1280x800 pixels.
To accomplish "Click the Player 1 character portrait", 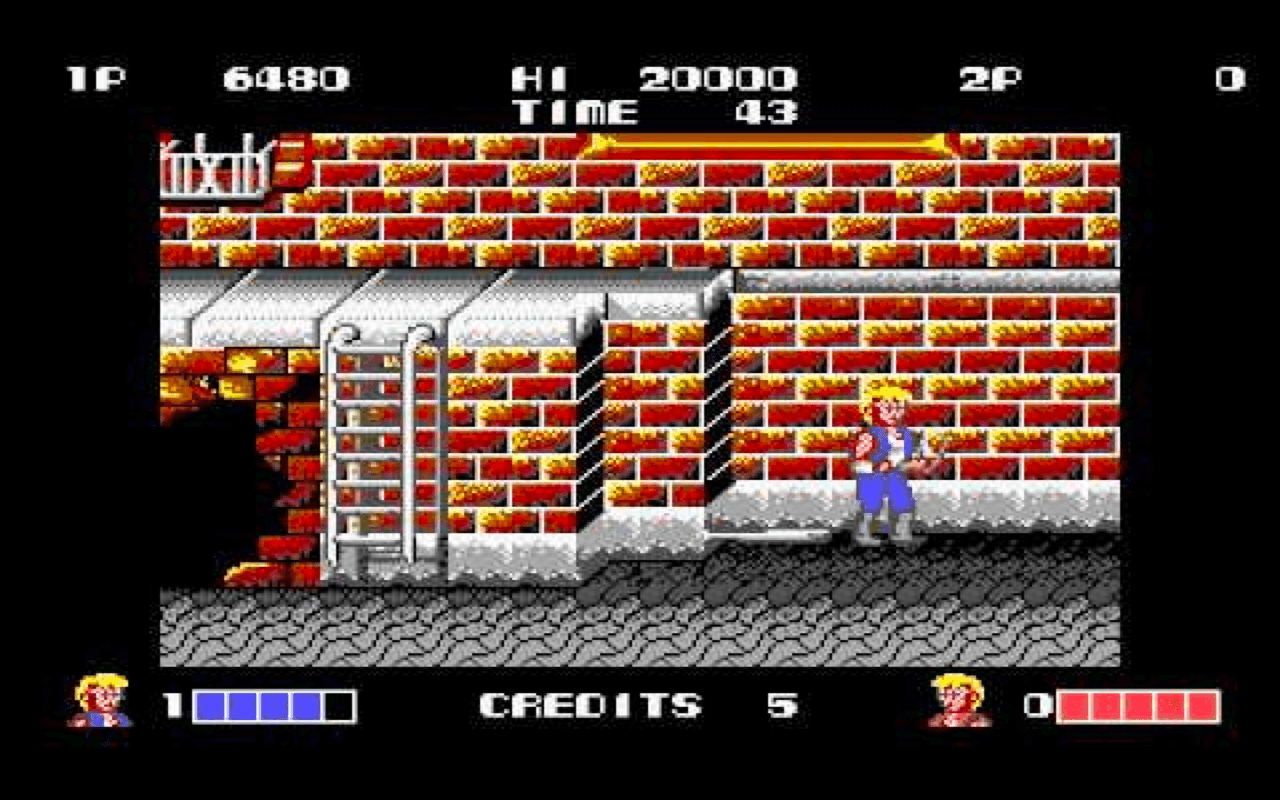I will click(100, 700).
